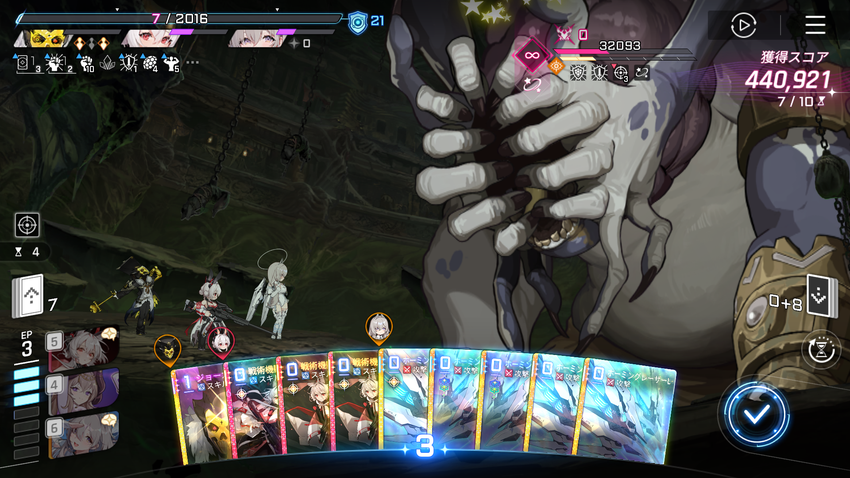Viewport: 850px width, 478px height.
Task: Toggle the auto-play battle button
Action: 743,25
